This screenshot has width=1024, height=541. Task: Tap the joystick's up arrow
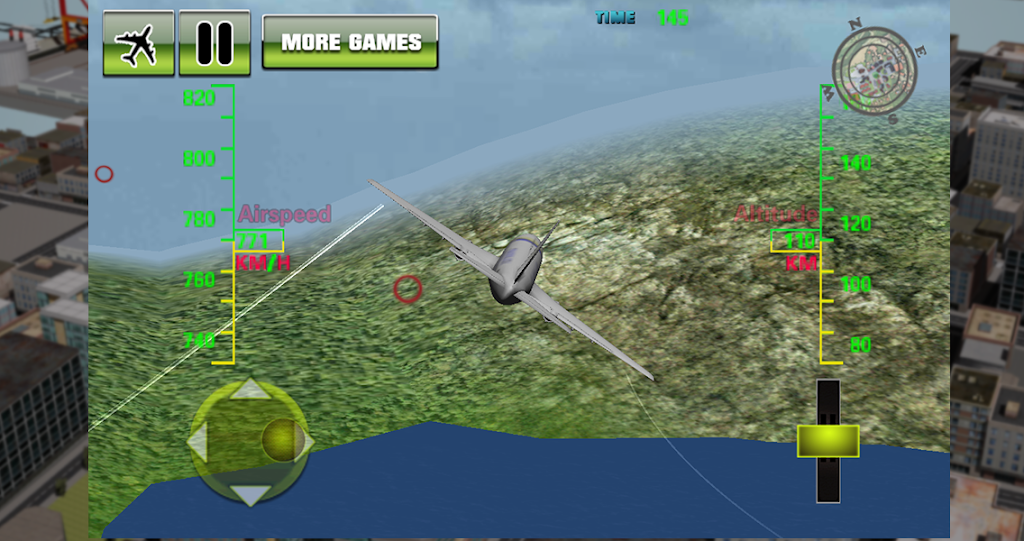249,390
